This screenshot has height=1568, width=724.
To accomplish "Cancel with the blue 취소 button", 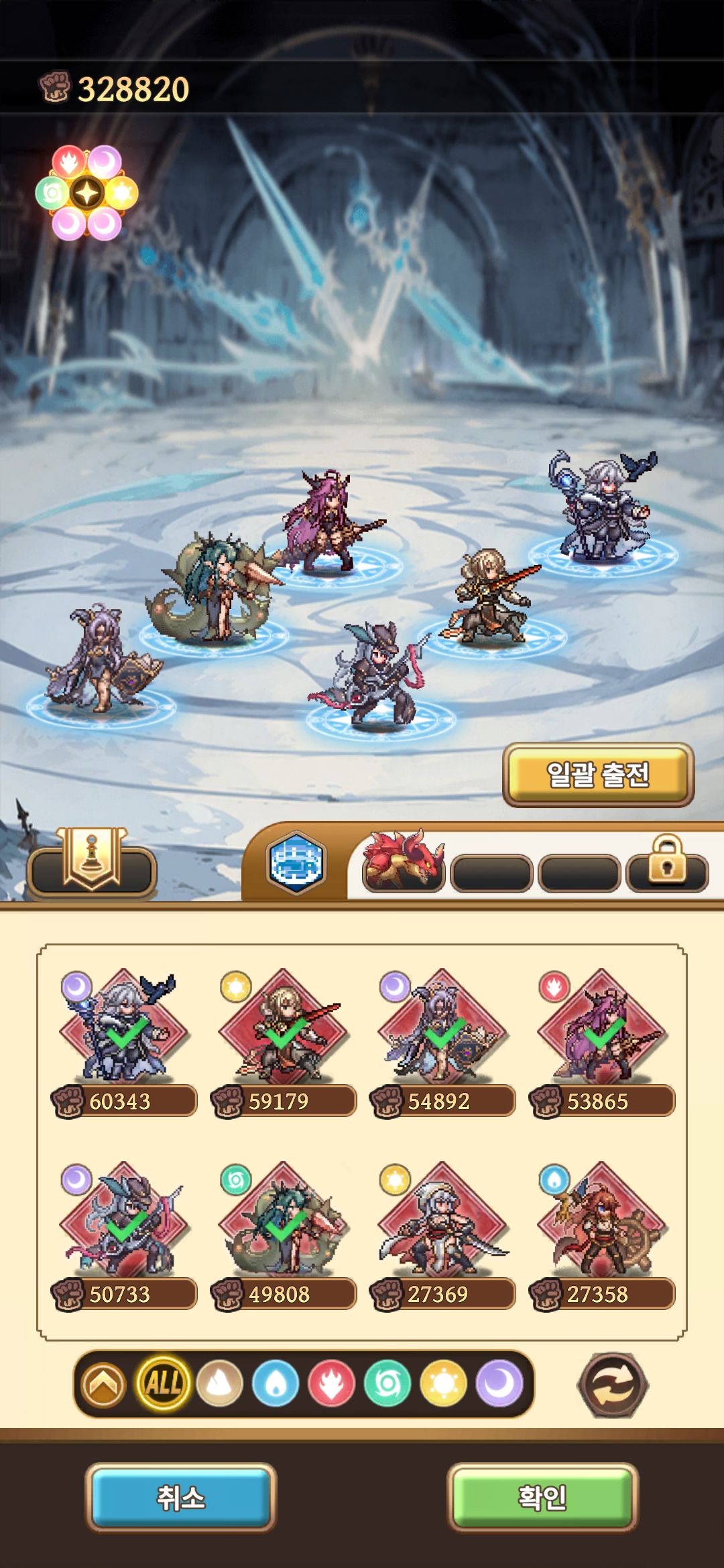I will (181, 1498).
